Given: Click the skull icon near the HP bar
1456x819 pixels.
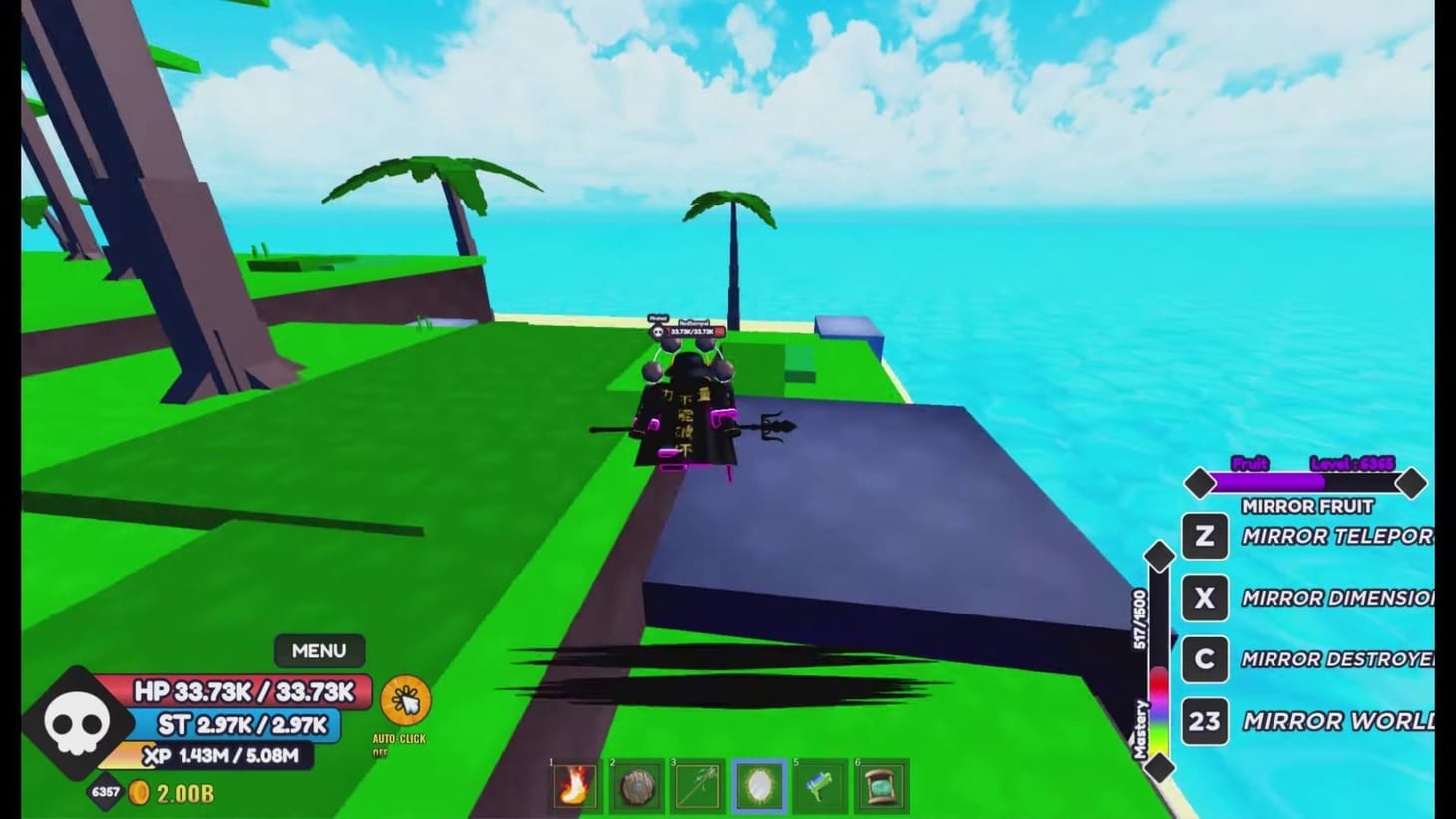Looking at the screenshot, I should point(76,720).
